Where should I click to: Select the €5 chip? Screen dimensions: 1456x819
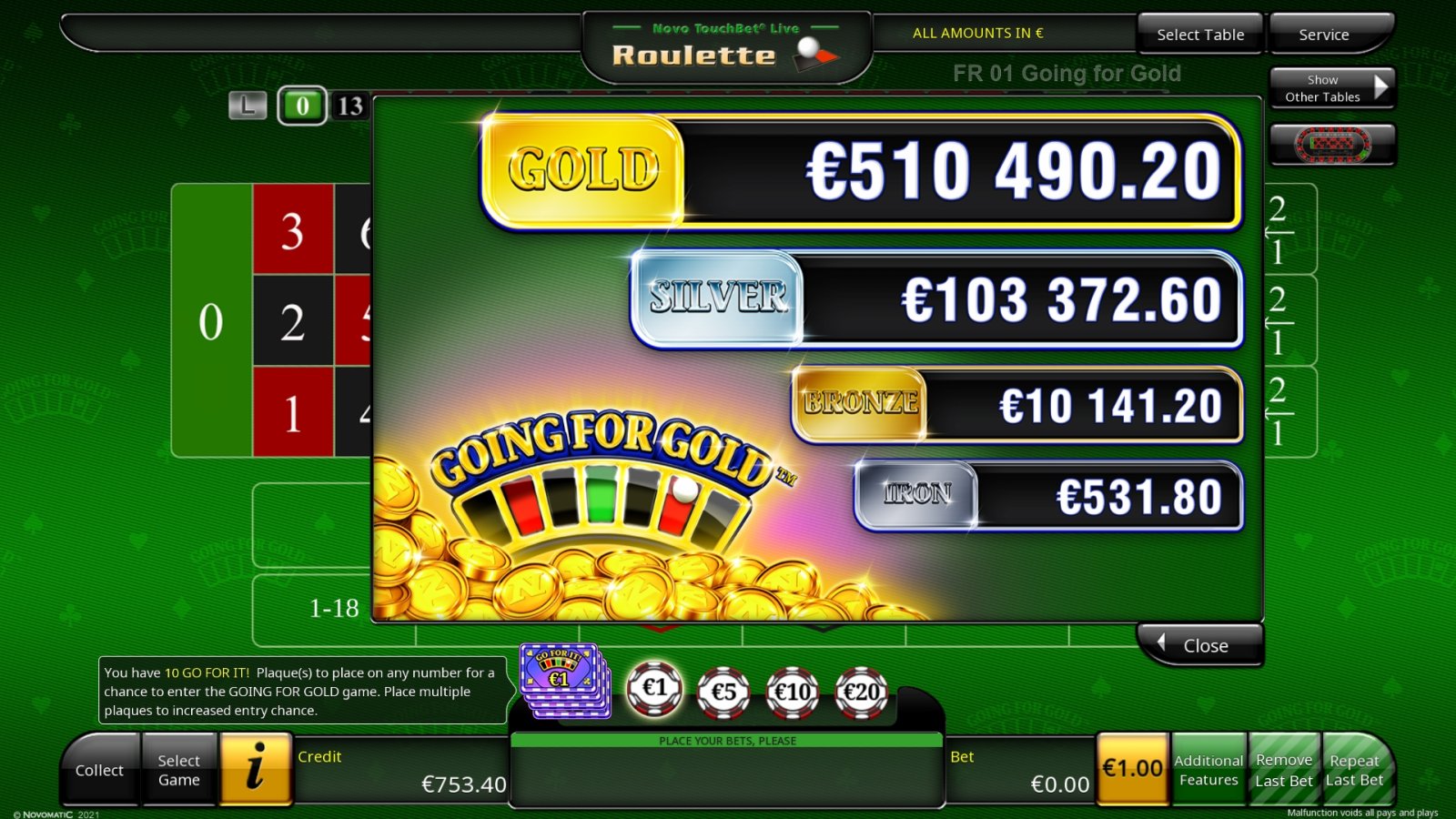[x=724, y=691]
